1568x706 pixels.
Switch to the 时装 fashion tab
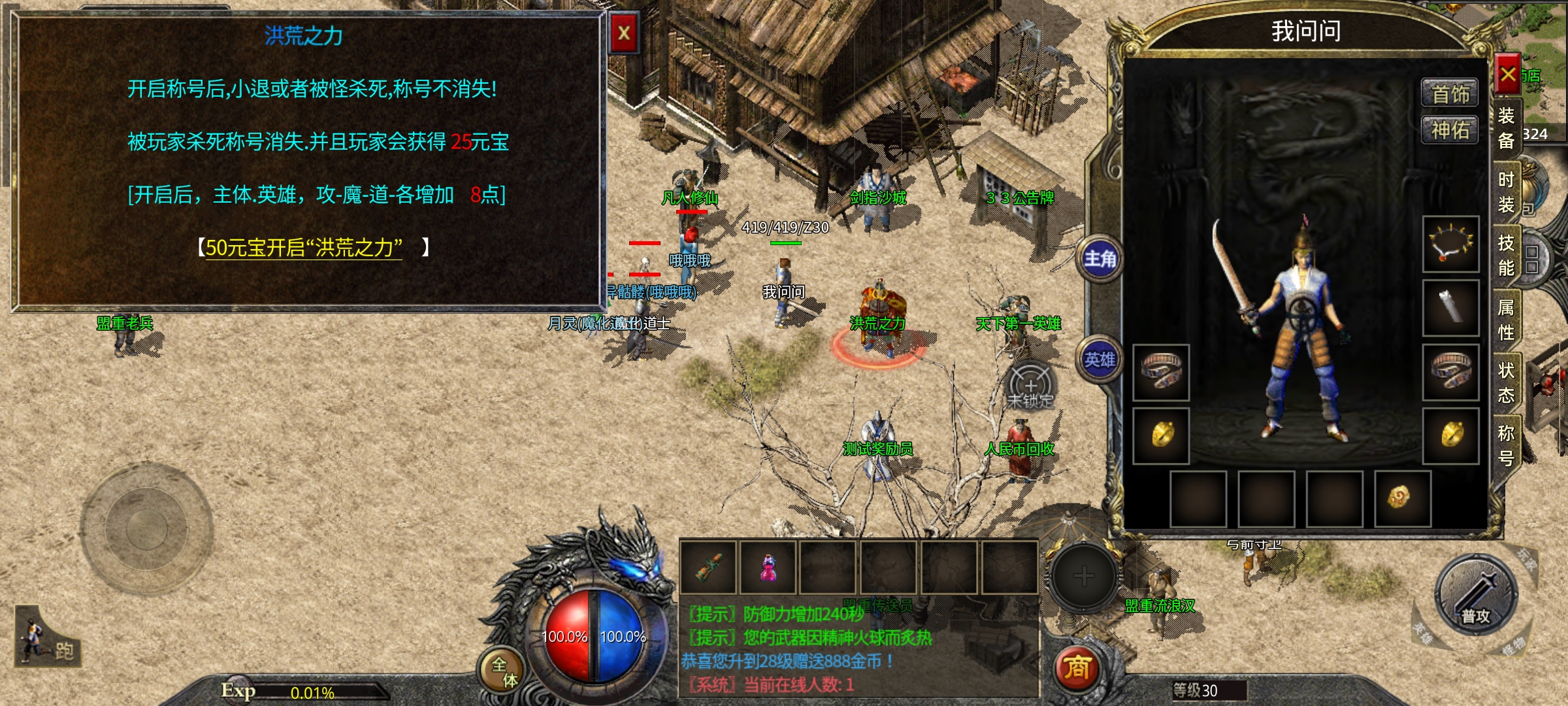pyautogui.click(x=1506, y=192)
